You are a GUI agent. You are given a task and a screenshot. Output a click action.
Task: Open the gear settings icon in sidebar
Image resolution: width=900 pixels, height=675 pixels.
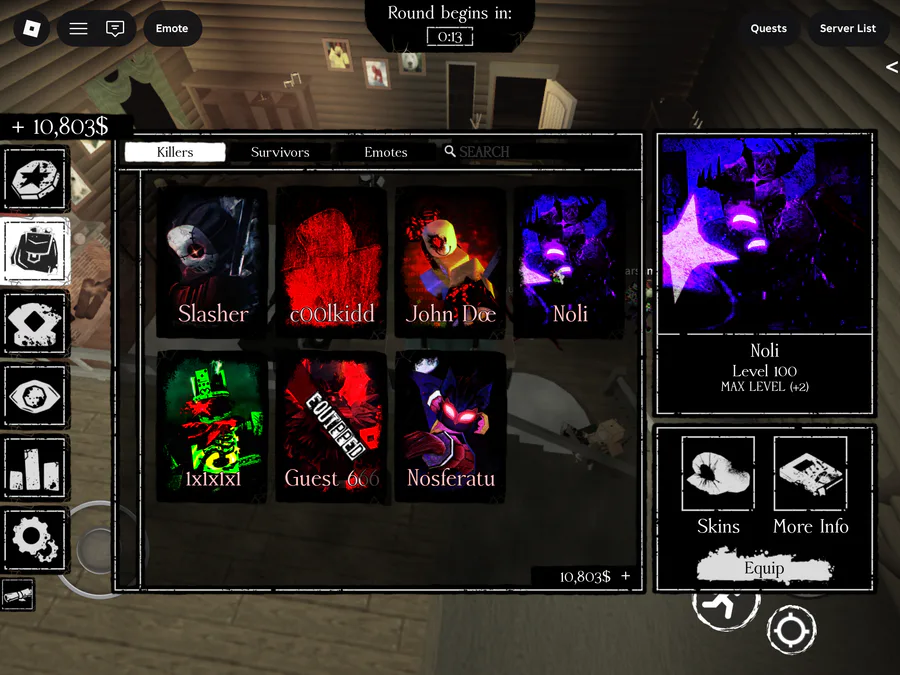tap(37, 540)
